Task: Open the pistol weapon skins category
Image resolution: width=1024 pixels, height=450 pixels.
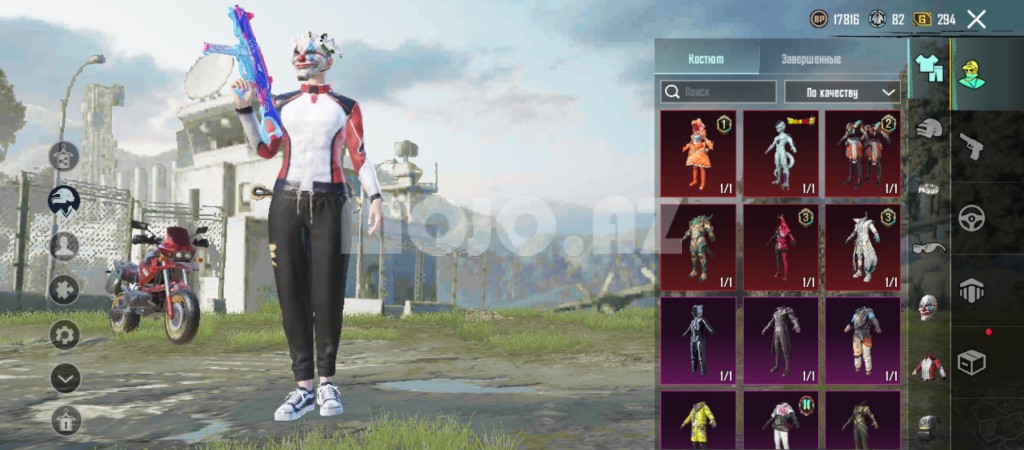Action: tap(971, 147)
